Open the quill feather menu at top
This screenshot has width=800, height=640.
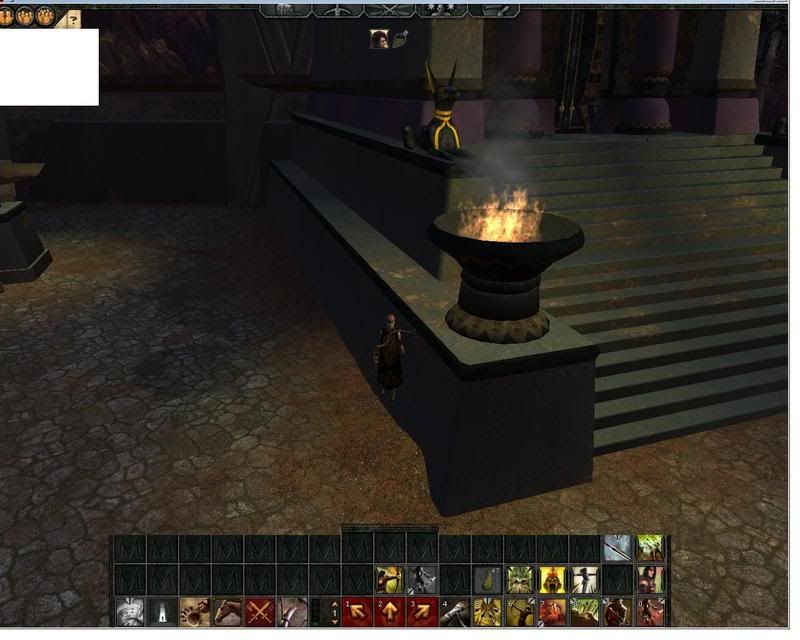(493, 9)
